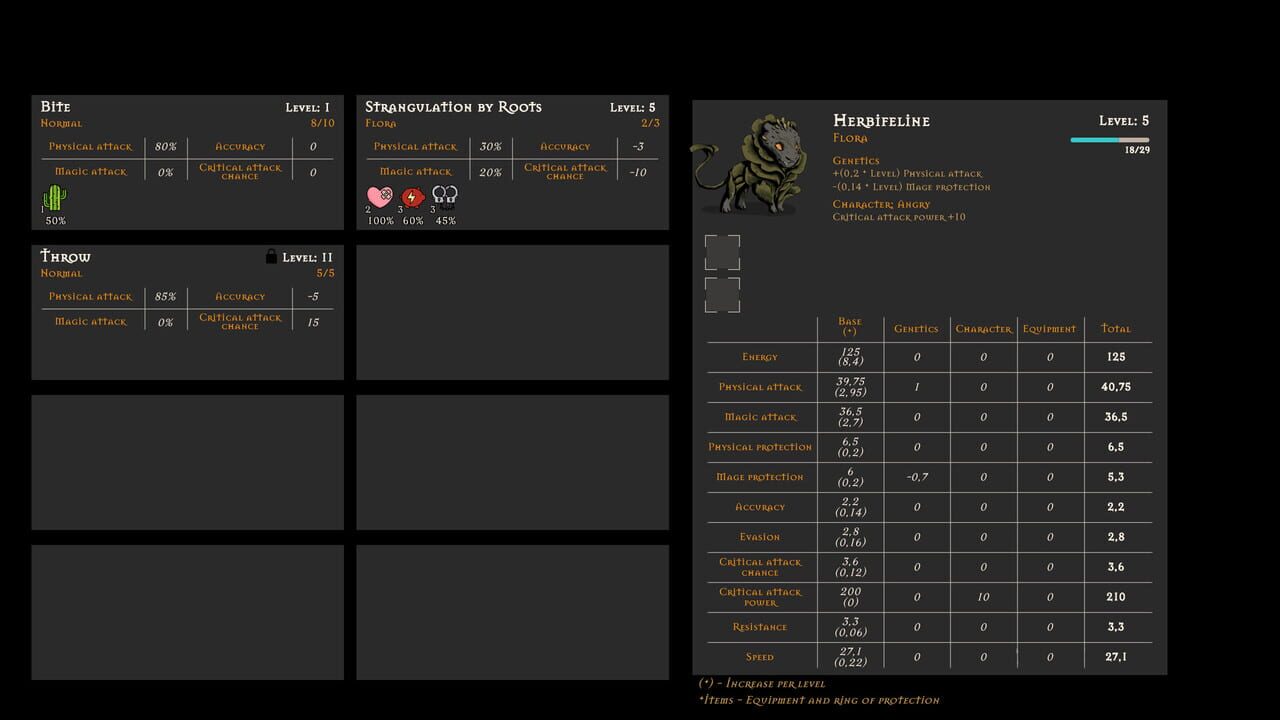Expand the Genetics details section
The height and width of the screenshot is (720, 1280).
click(x=858, y=160)
